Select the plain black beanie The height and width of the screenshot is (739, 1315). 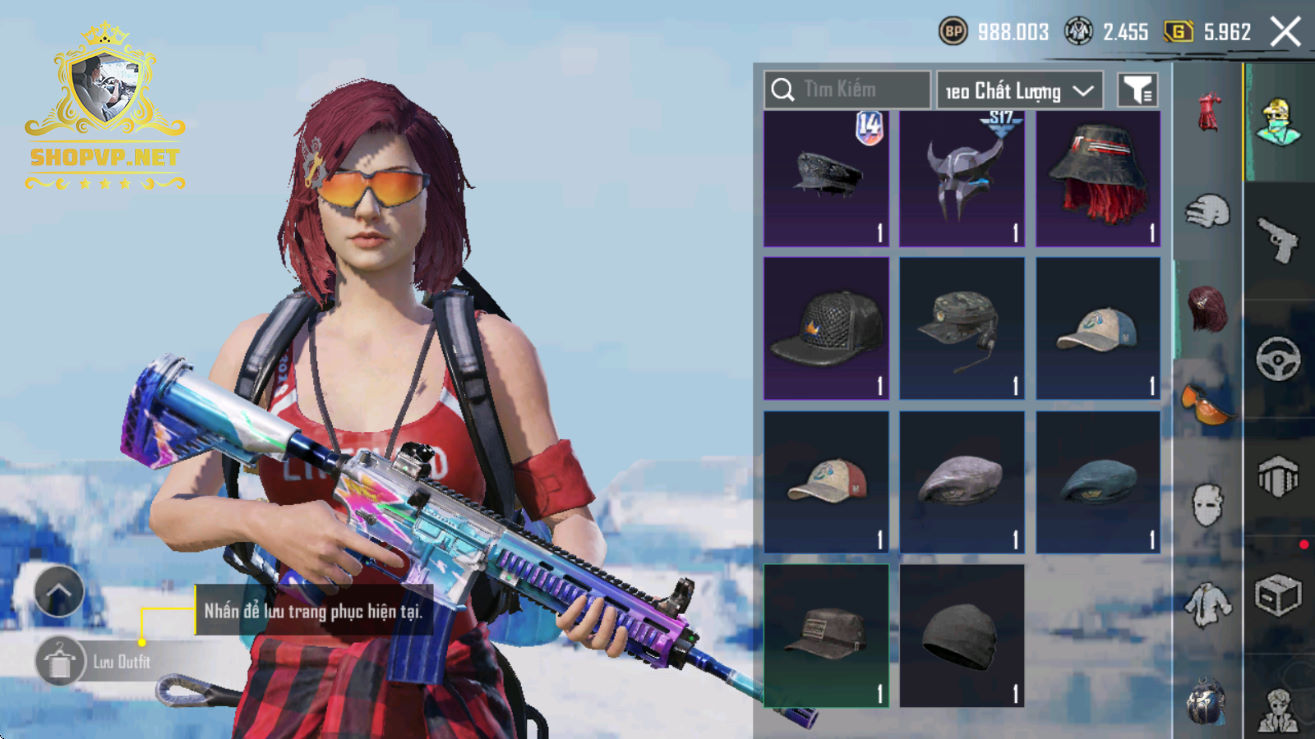pos(962,636)
